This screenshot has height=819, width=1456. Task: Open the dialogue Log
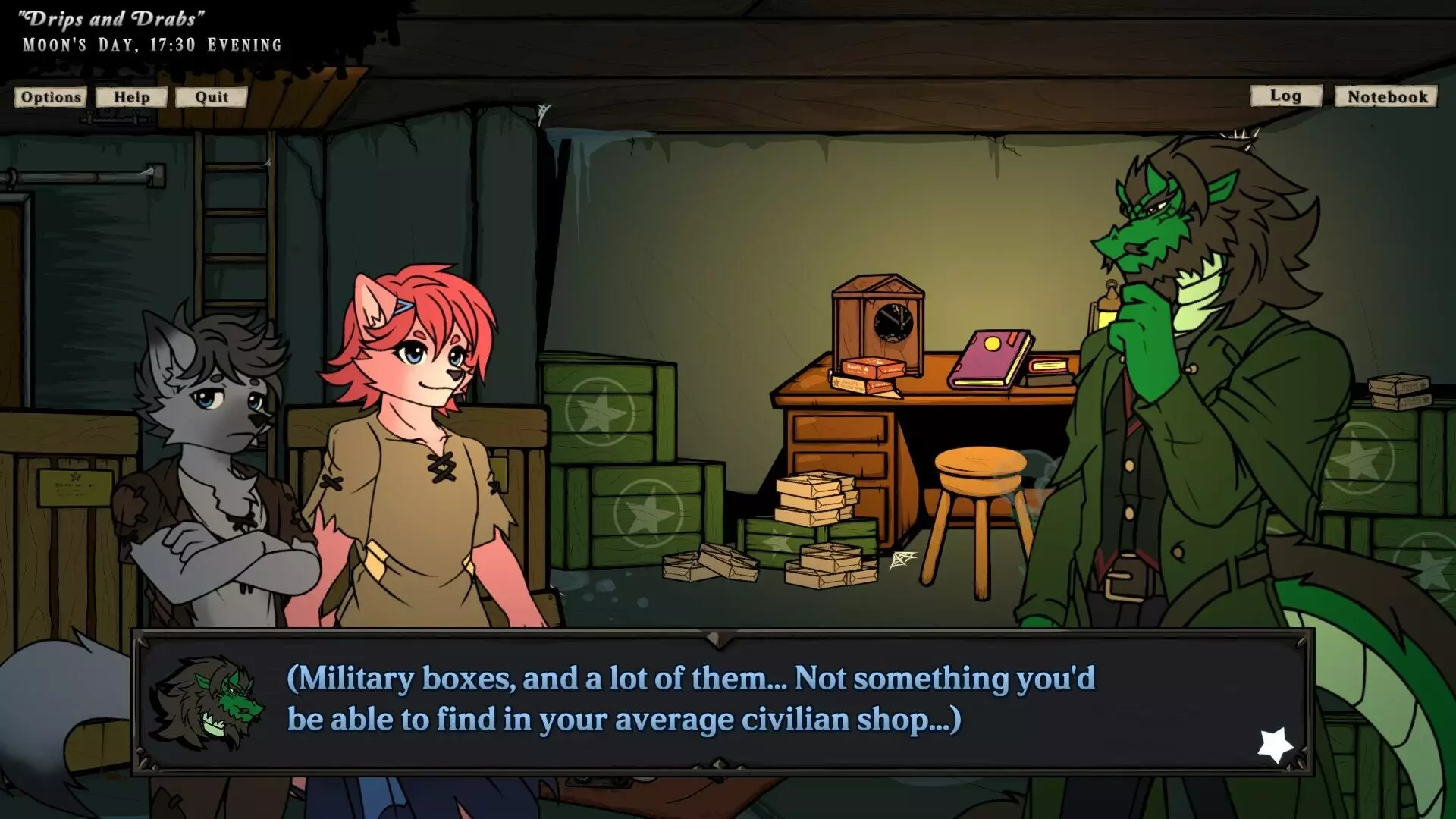(1285, 96)
